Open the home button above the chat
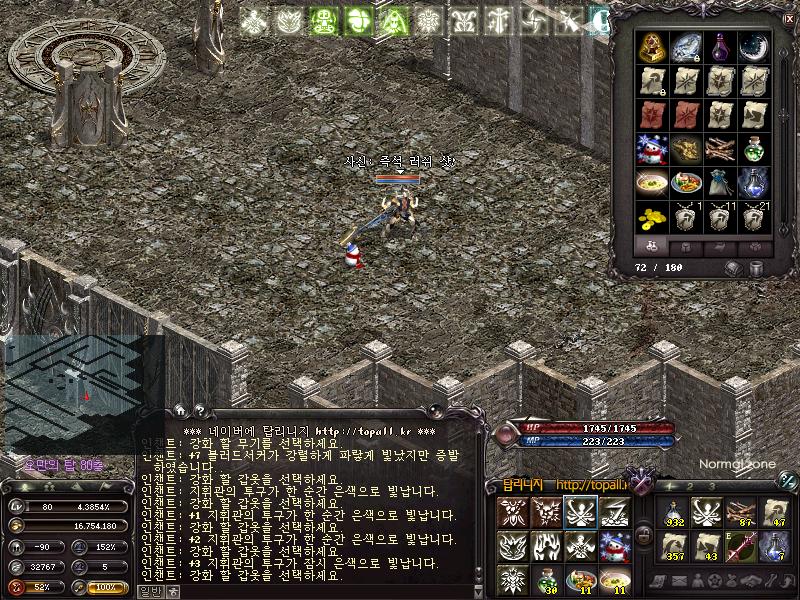 coord(180,410)
